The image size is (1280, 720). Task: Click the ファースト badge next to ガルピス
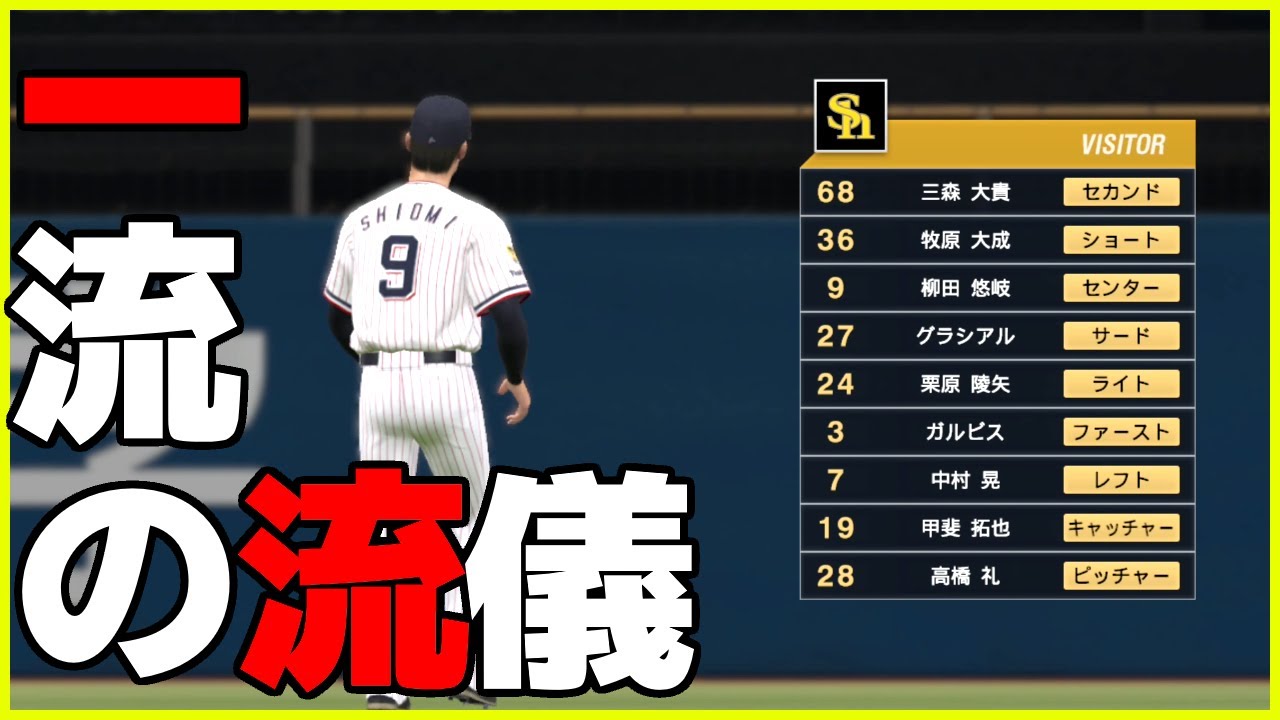tap(1123, 432)
